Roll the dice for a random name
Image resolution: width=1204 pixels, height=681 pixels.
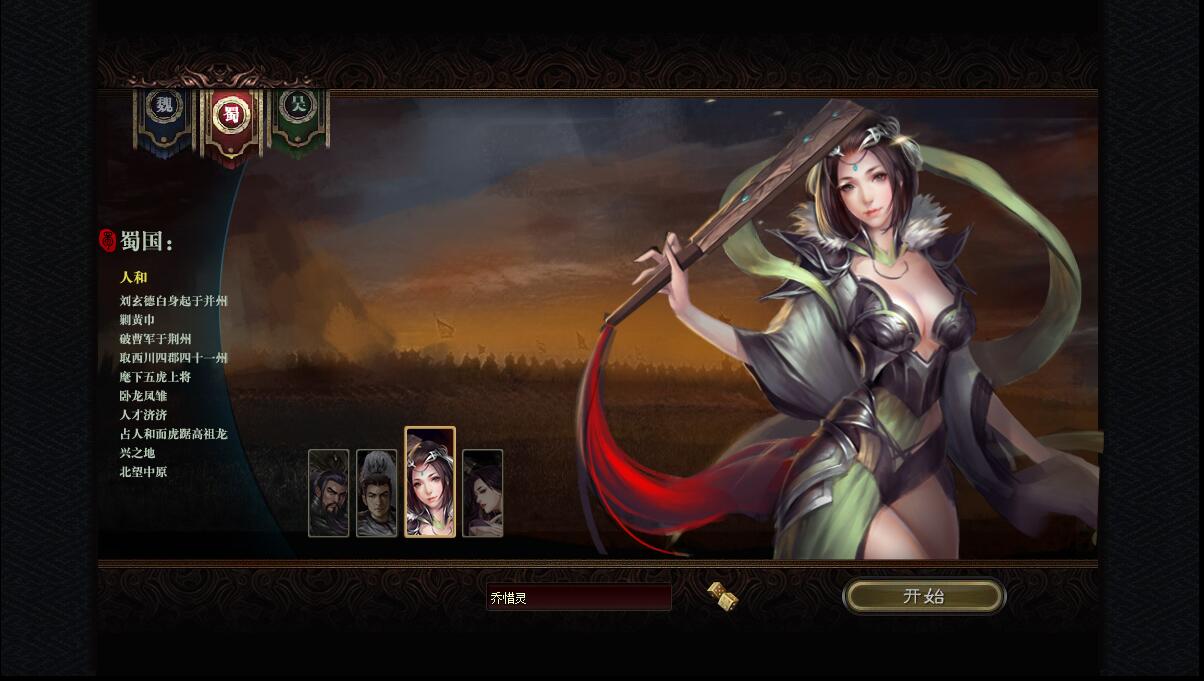pos(722,596)
